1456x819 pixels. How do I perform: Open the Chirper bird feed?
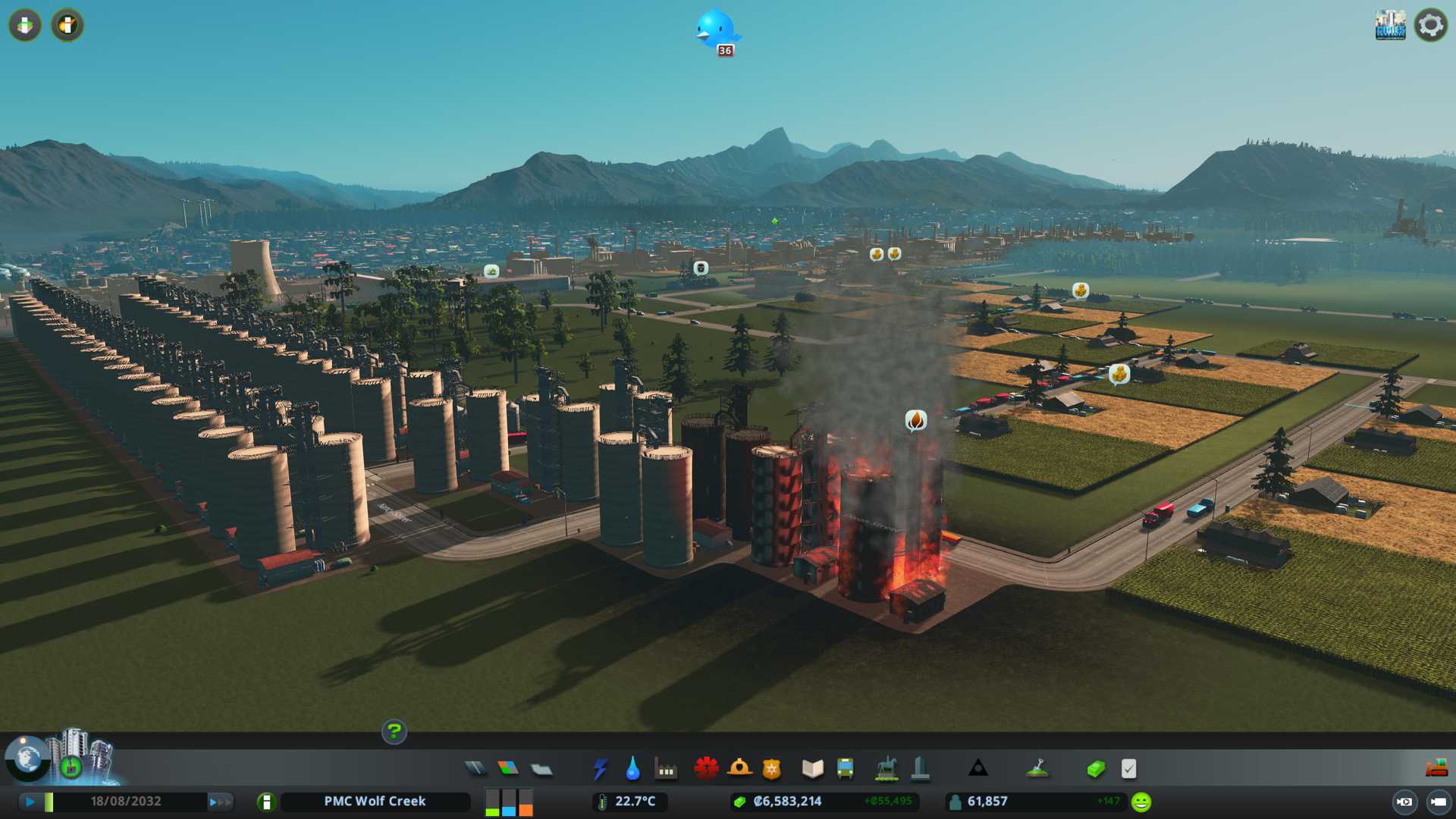(x=715, y=29)
